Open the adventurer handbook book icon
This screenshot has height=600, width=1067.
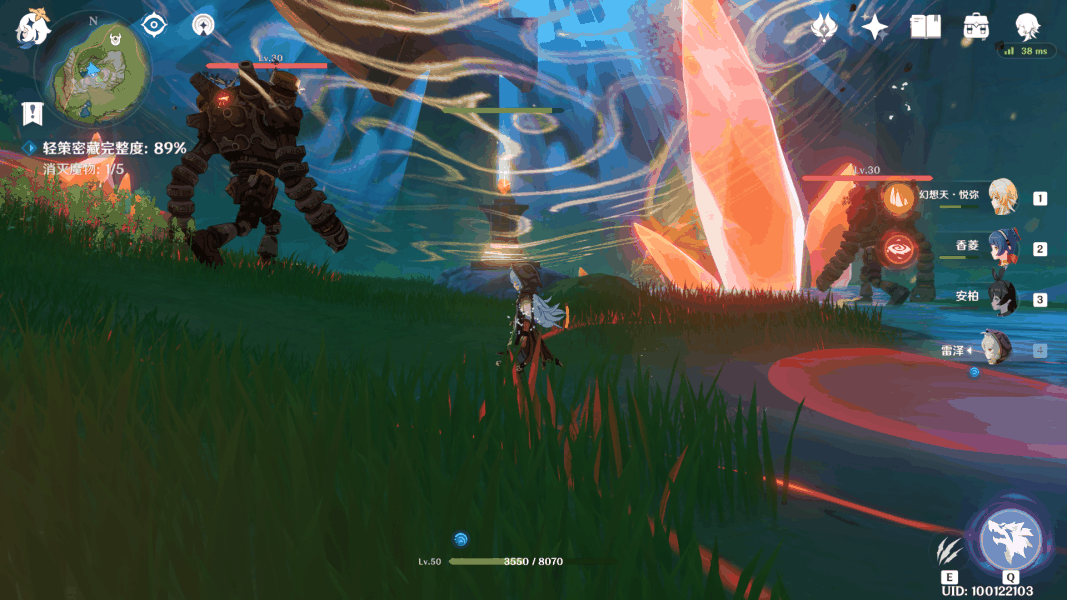pos(926,27)
